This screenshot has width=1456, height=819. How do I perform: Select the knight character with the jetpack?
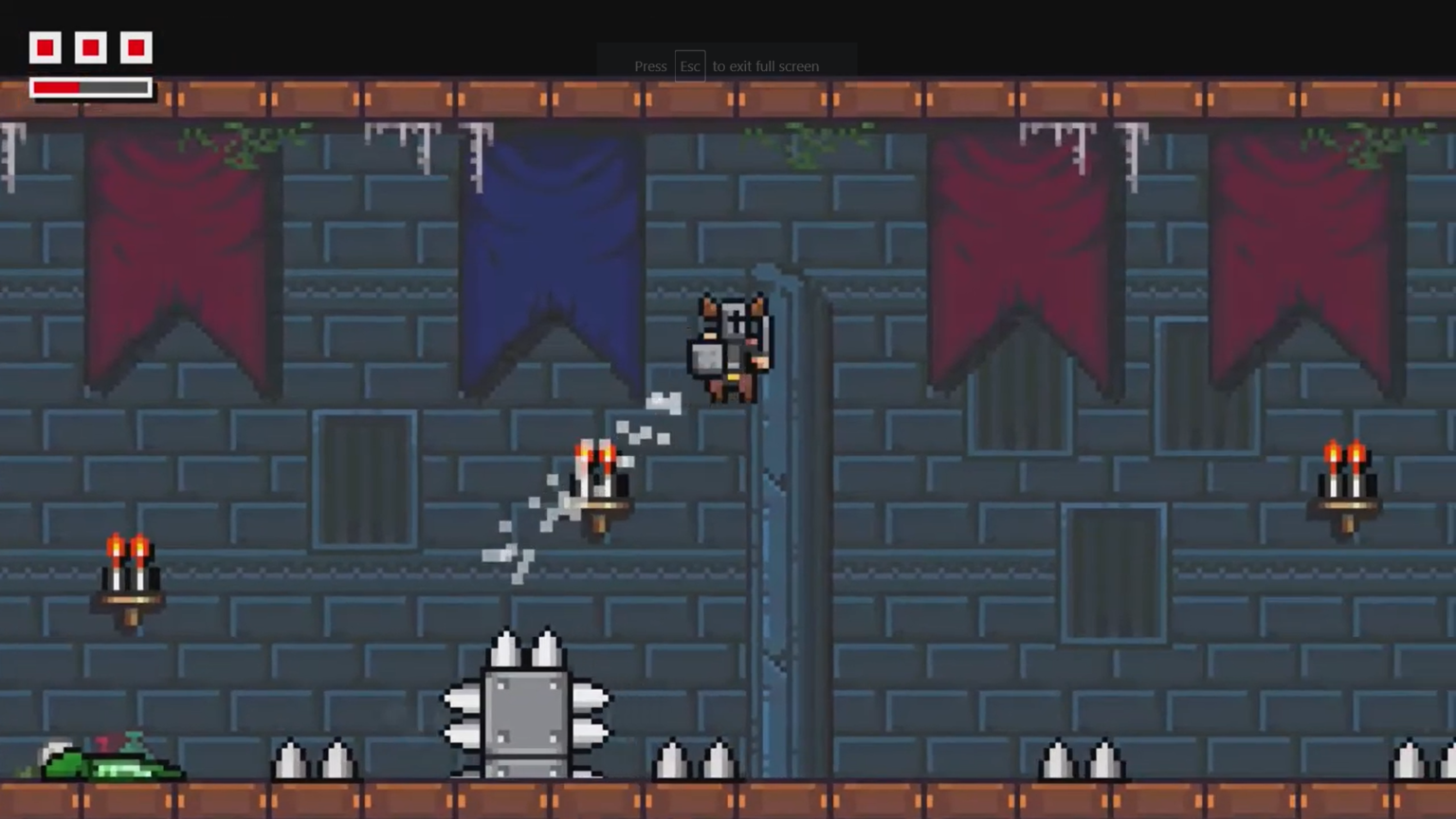pyautogui.click(x=730, y=346)
